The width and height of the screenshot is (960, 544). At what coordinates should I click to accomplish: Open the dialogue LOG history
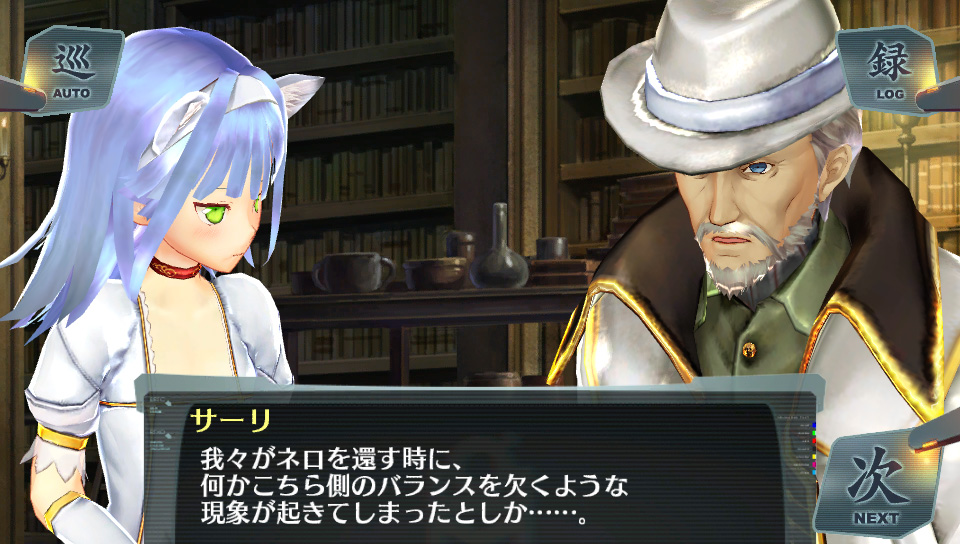[x=889, y=70]
